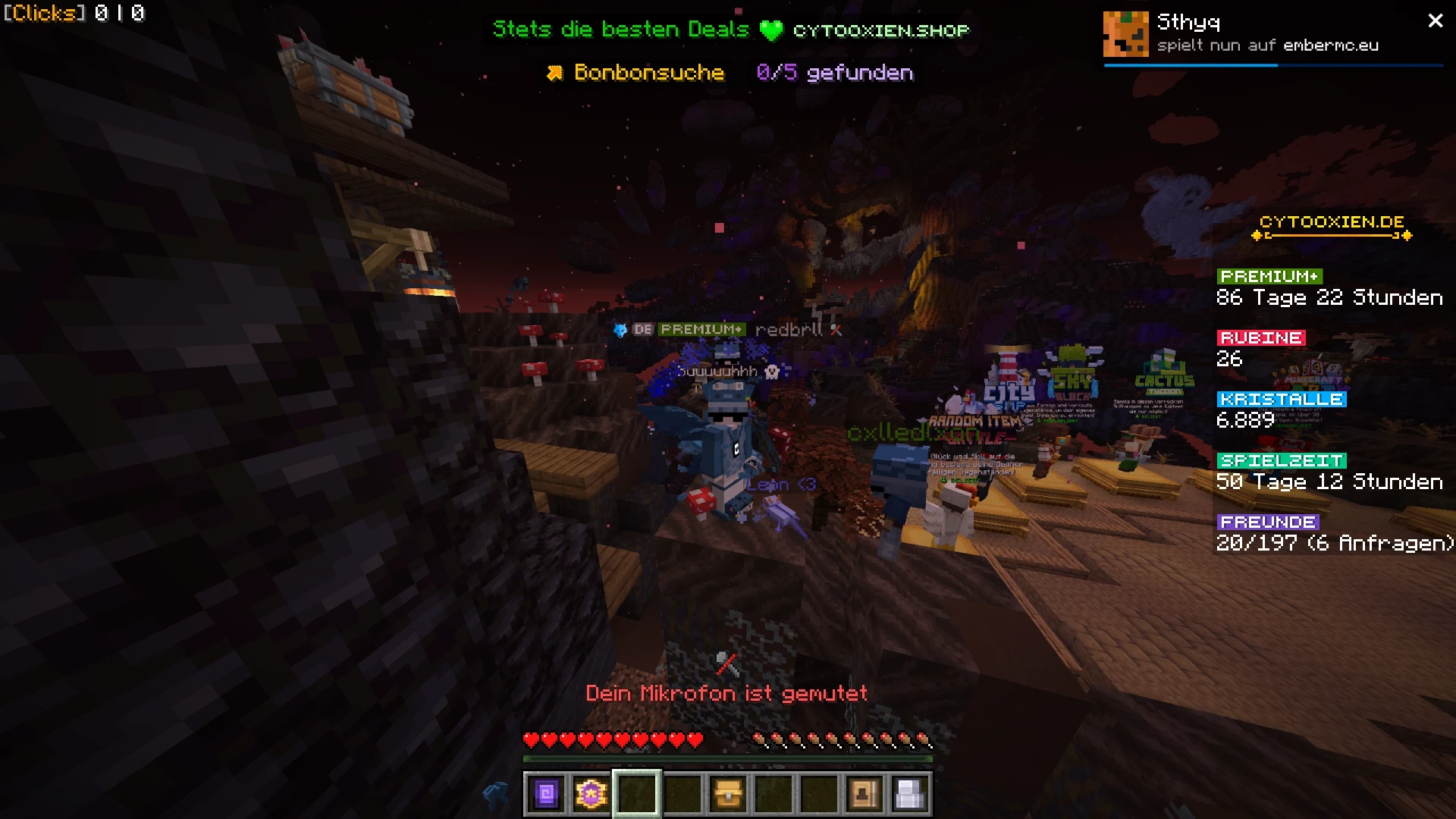
Task: Click the Sthyq notification progress bar
Action: 1274,66
